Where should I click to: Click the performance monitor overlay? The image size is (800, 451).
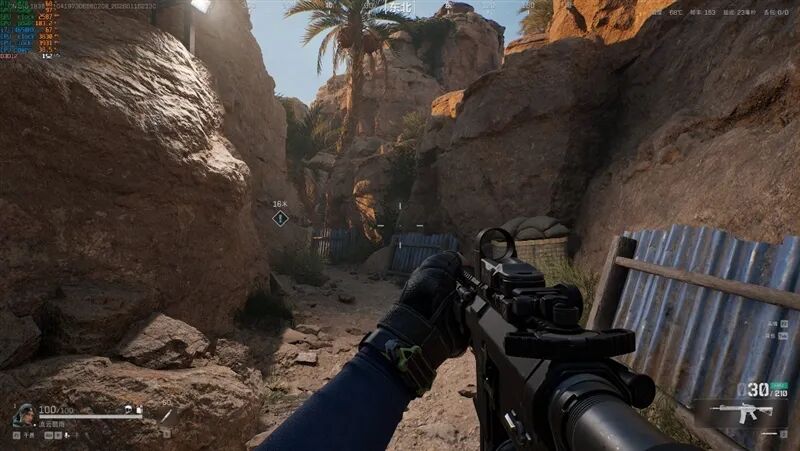(28, 30)
